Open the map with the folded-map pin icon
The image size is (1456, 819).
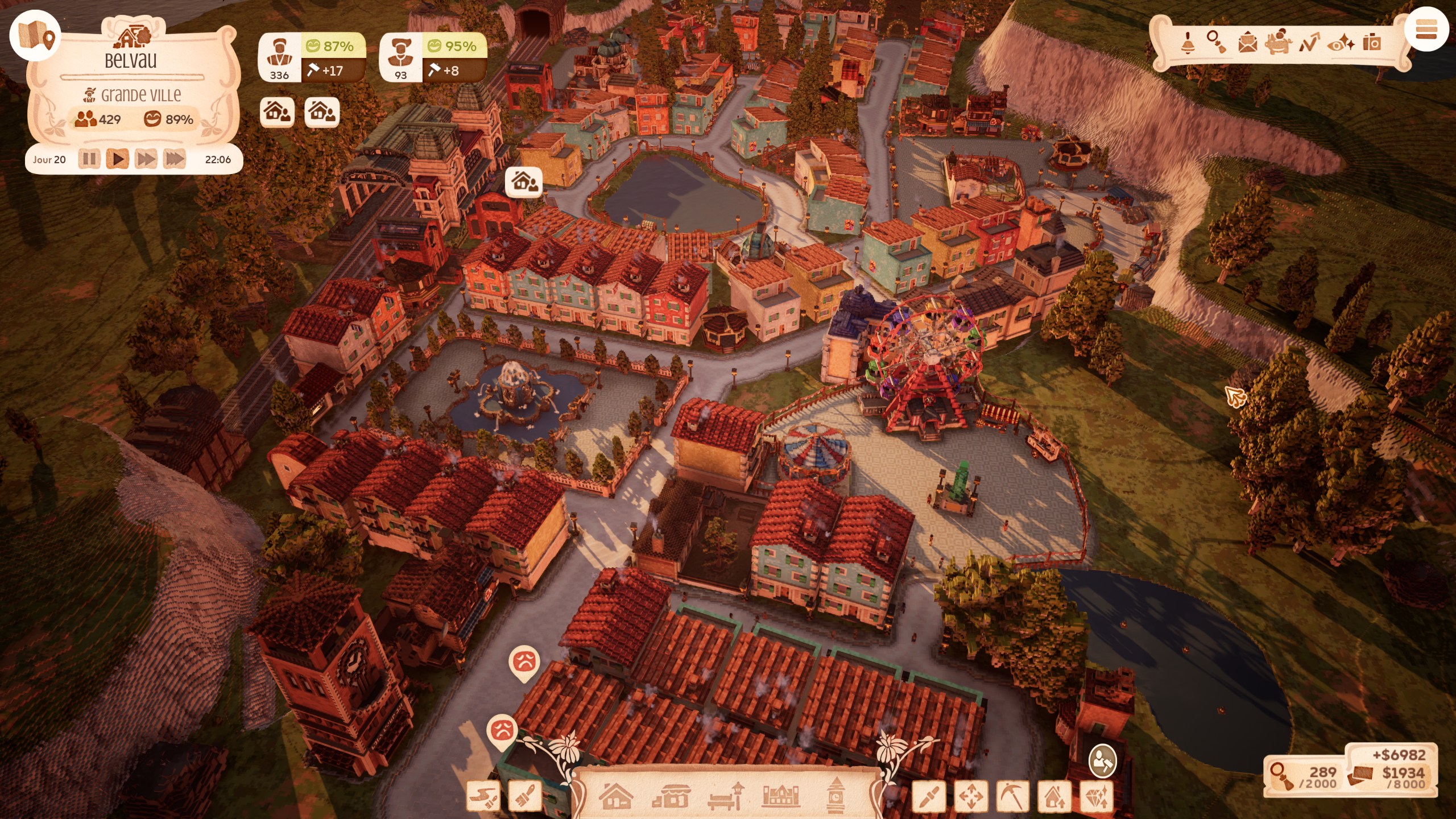click(35, 35)
